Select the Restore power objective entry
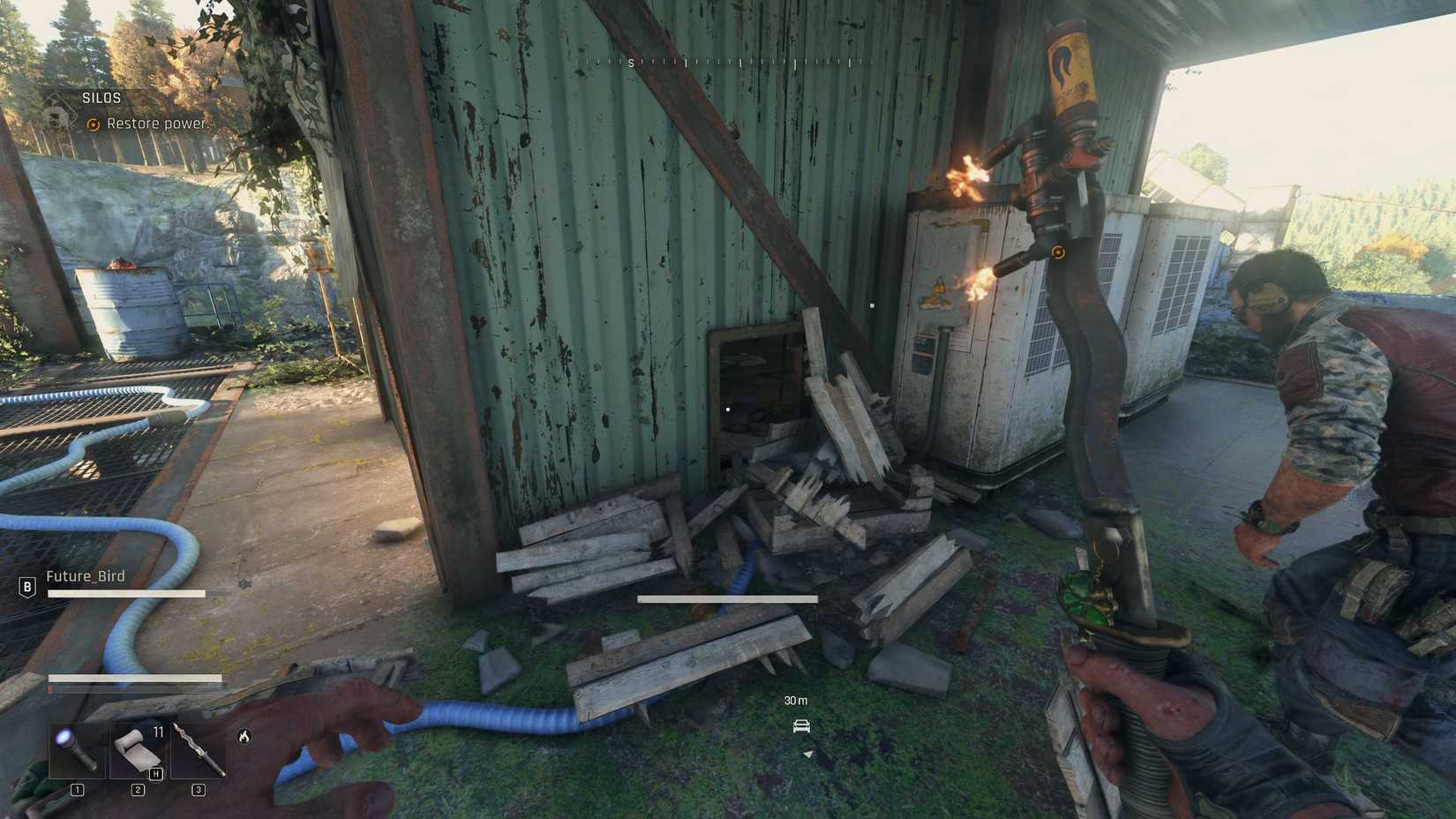Screen dimensions: 1456x819 [x=157, y=124]
